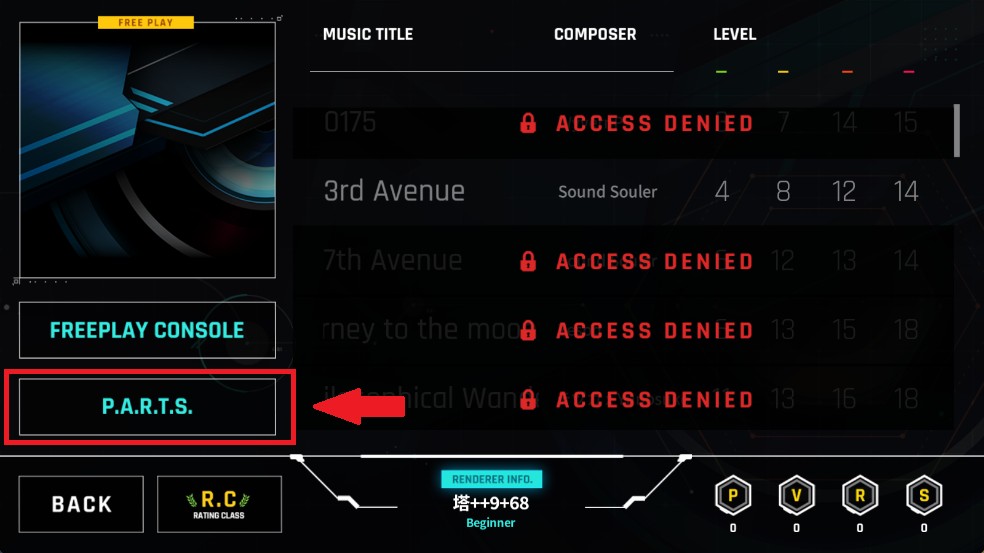Select the locked 7th Avenue track

coord(620,261)
